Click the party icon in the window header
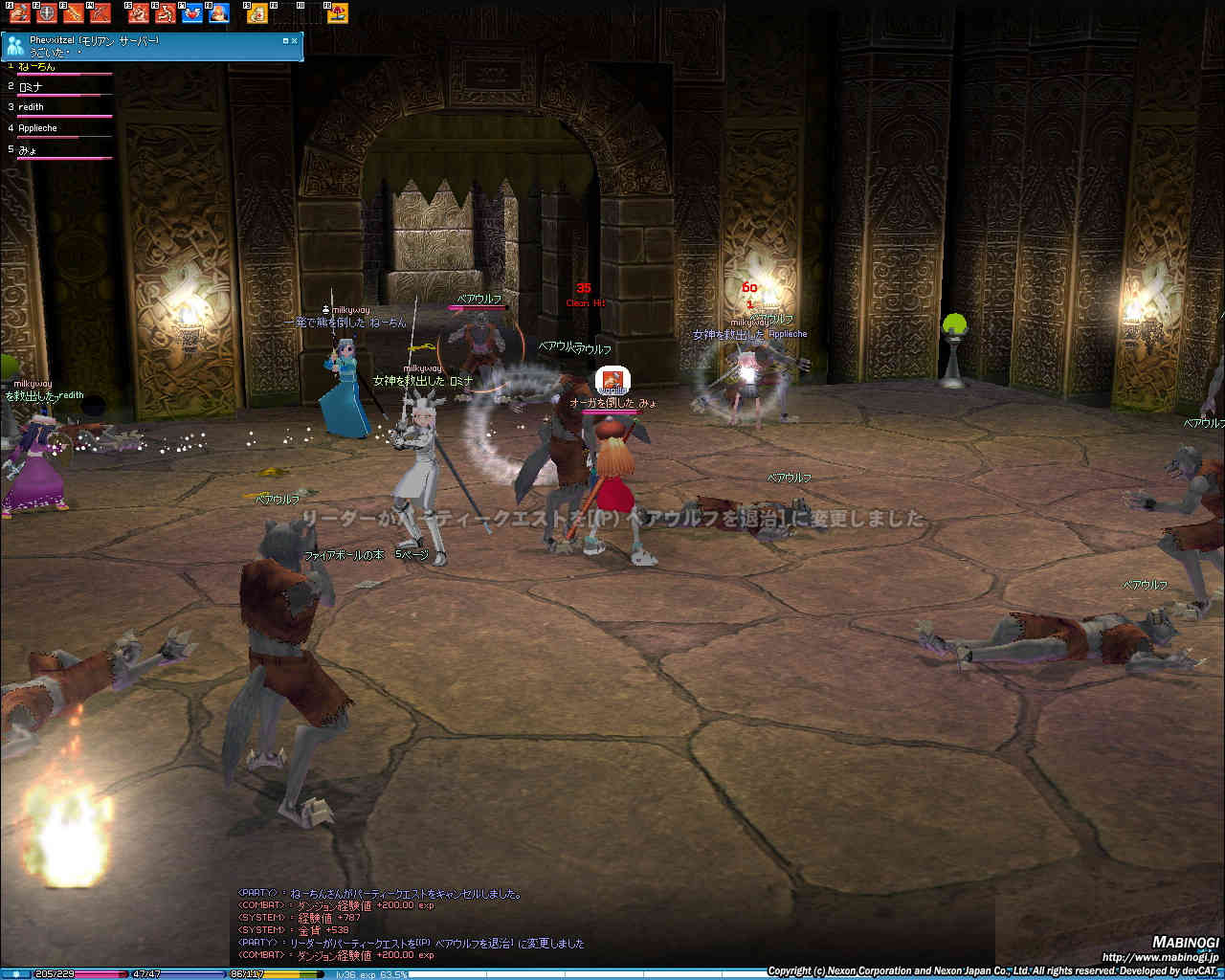This screenshot has width=1225, height=980. 15,46
